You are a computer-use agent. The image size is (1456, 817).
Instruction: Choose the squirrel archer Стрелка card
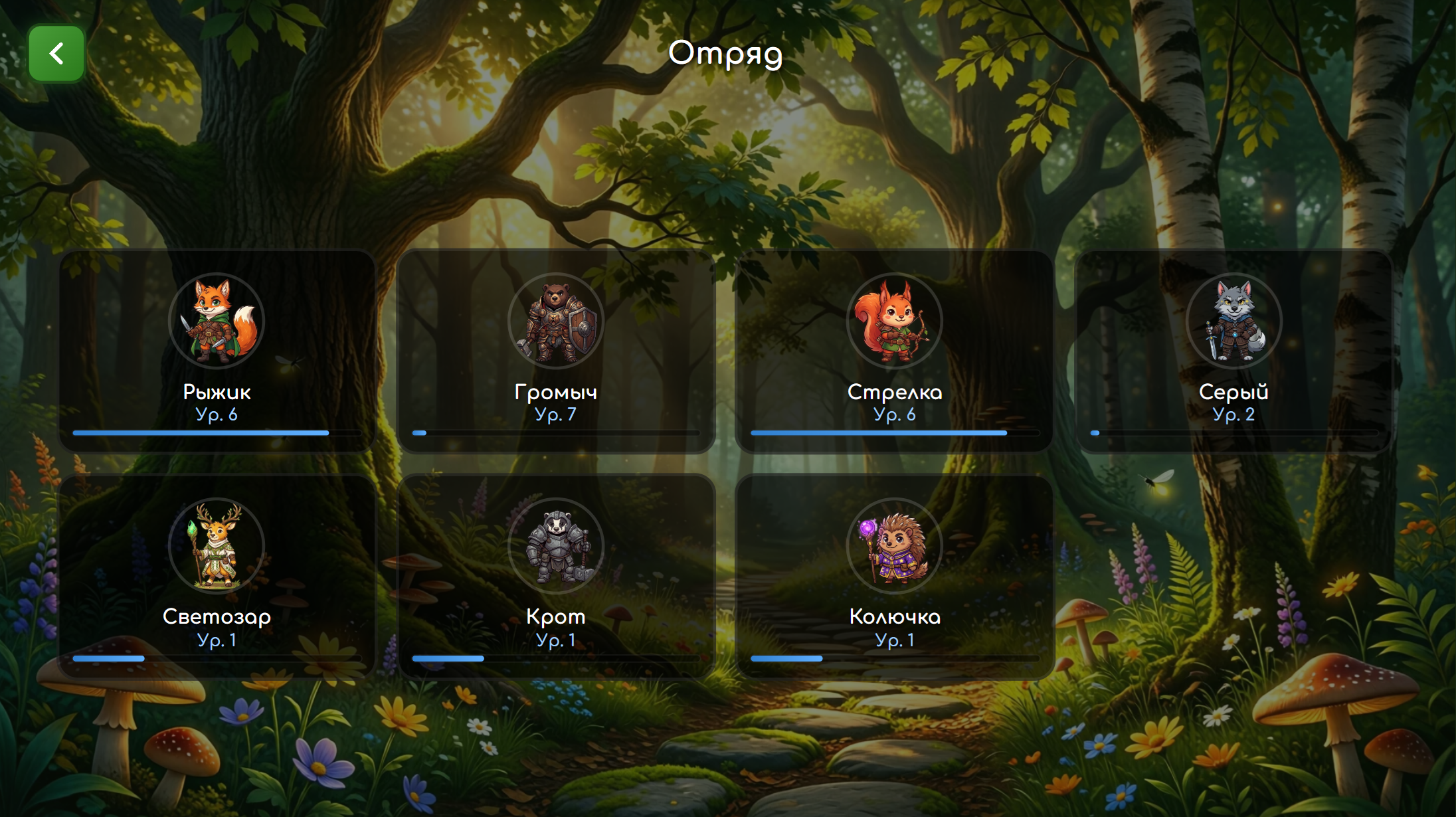(x=894, y=351)
